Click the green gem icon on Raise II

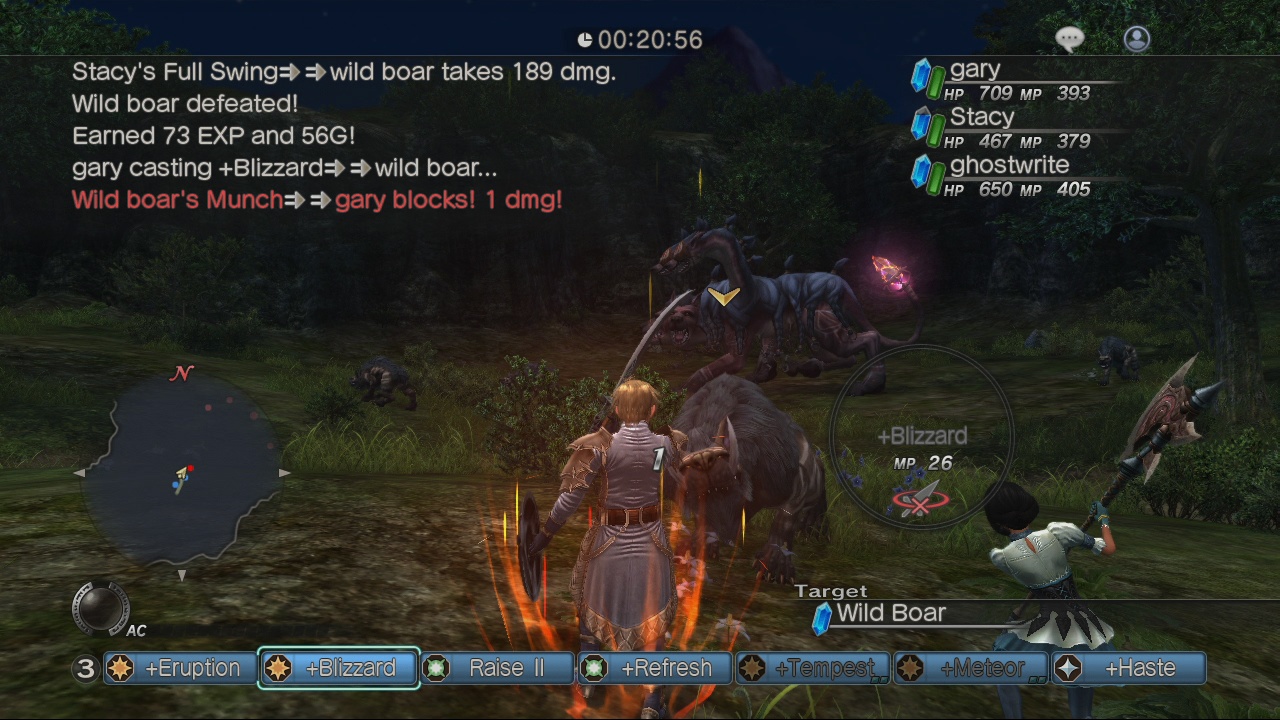coord(438,668)
